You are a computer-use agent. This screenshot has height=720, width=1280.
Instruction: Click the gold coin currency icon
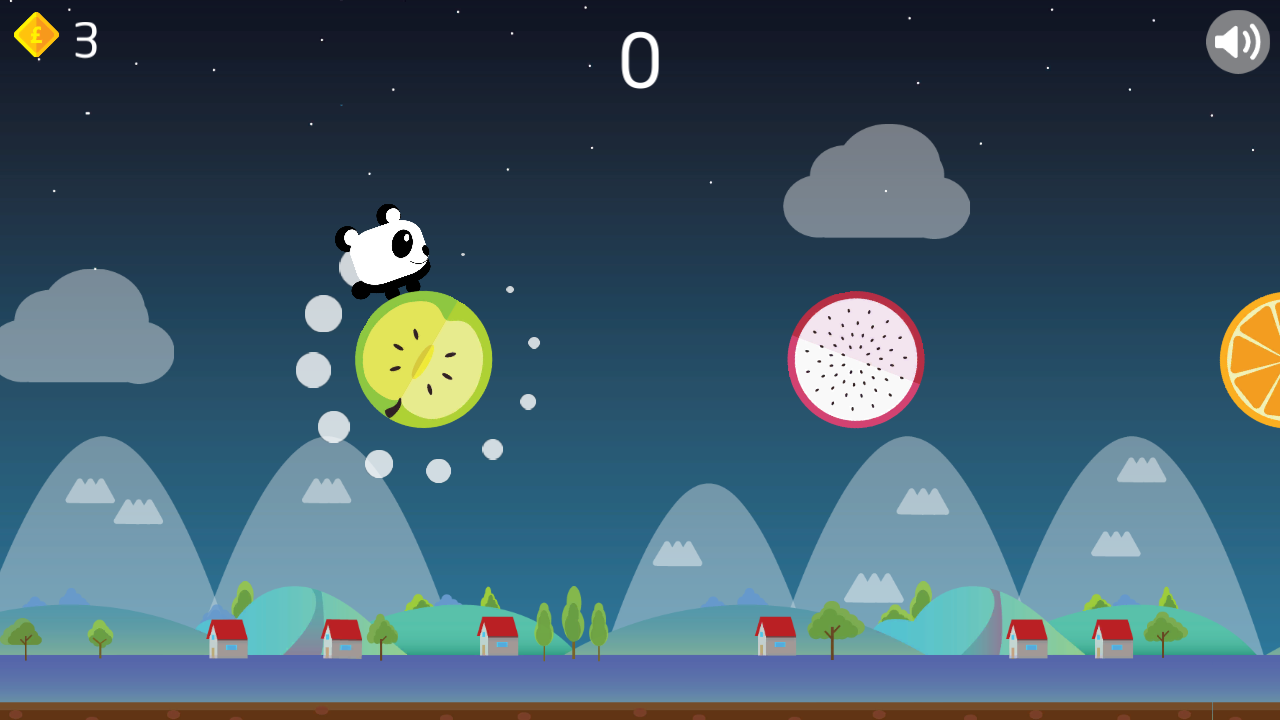click(x=34, y=35)
